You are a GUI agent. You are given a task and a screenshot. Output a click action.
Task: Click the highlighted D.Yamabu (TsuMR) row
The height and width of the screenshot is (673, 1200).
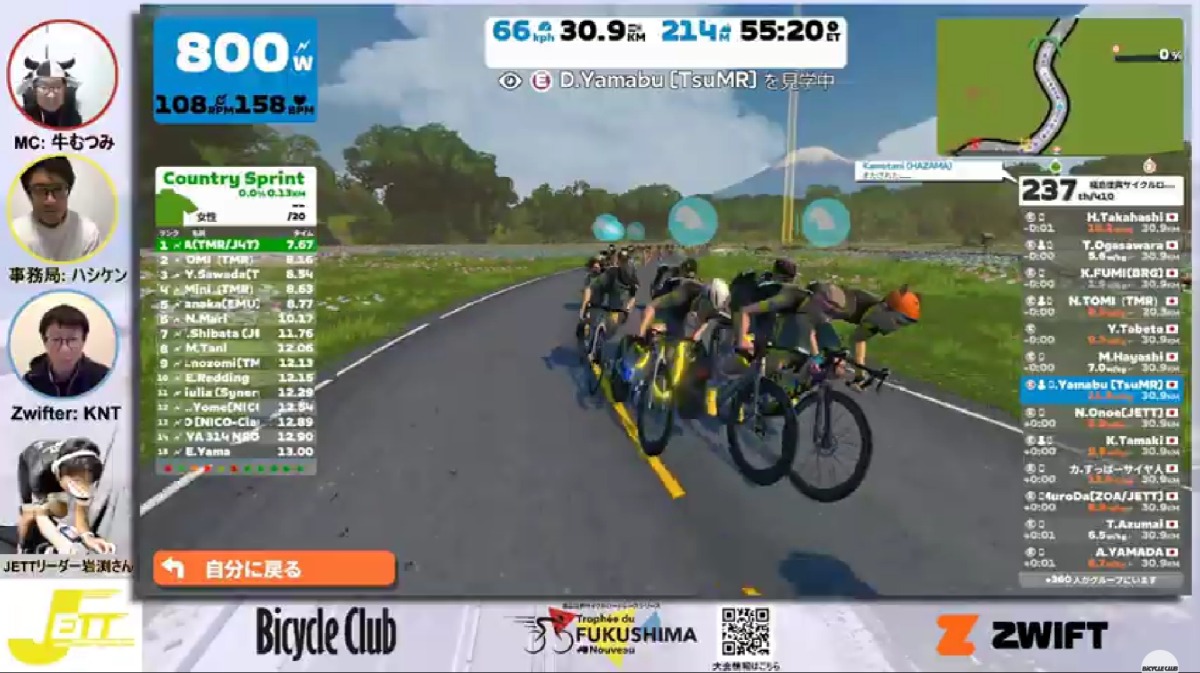[1101, 390]
